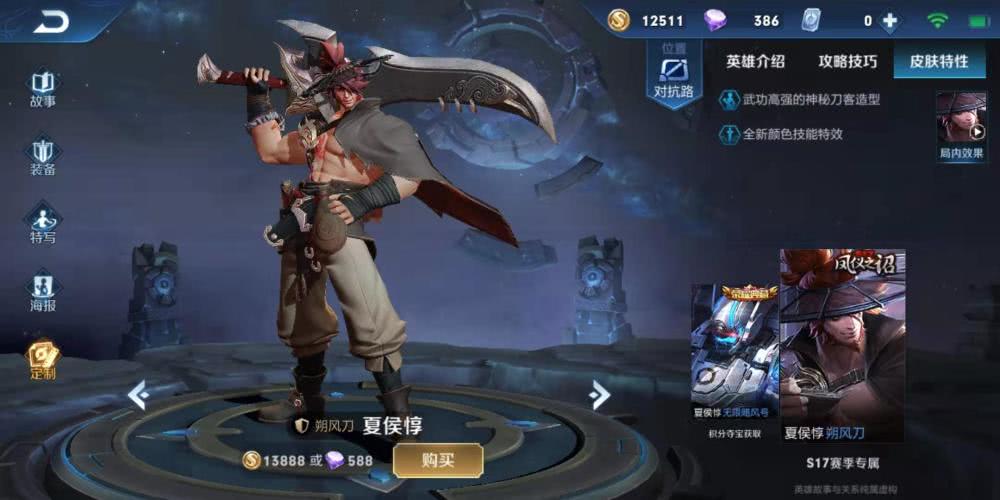Open the 故事 story section
This screenshot has width=1000, height=500.
[x=43, y=88]
